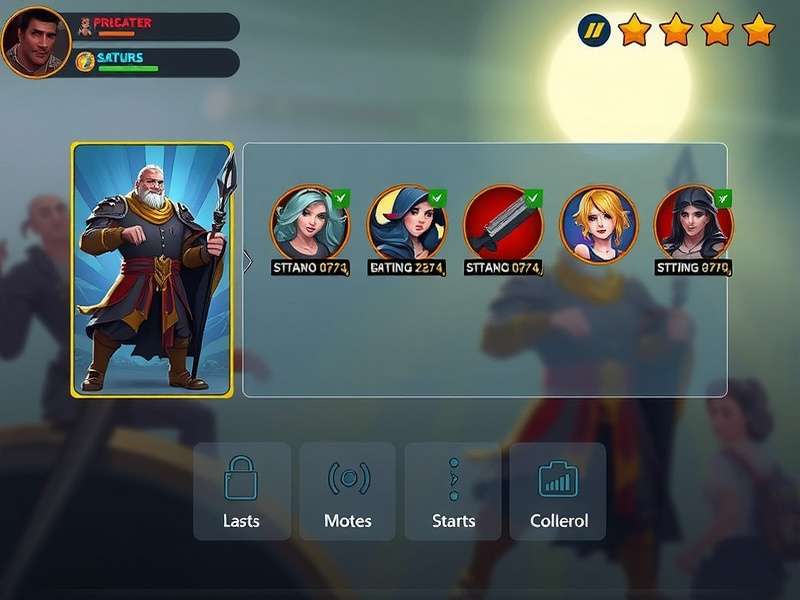Select the blue-hooded woman portrait
Screen dimensions: 800x600
point(406,223)
